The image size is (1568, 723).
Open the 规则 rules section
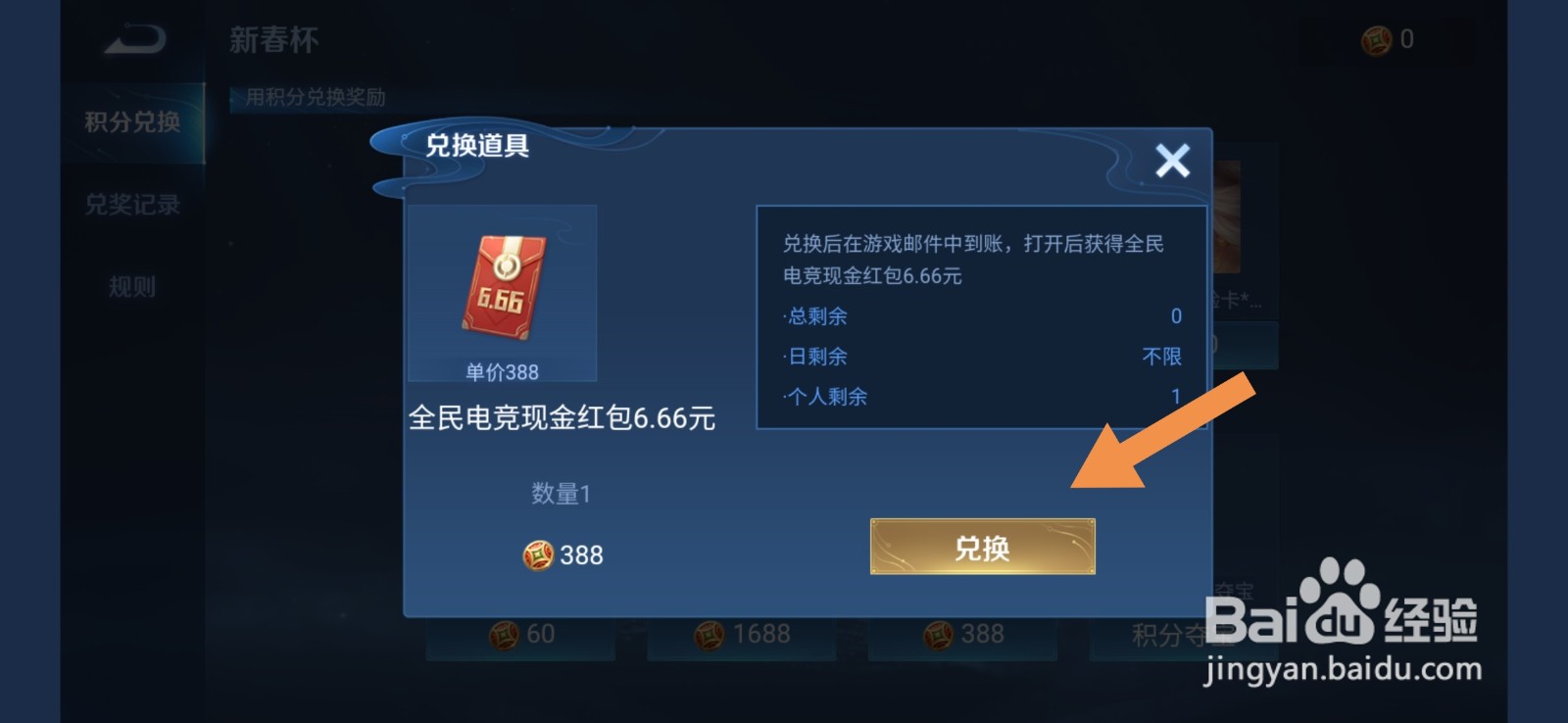132,286
